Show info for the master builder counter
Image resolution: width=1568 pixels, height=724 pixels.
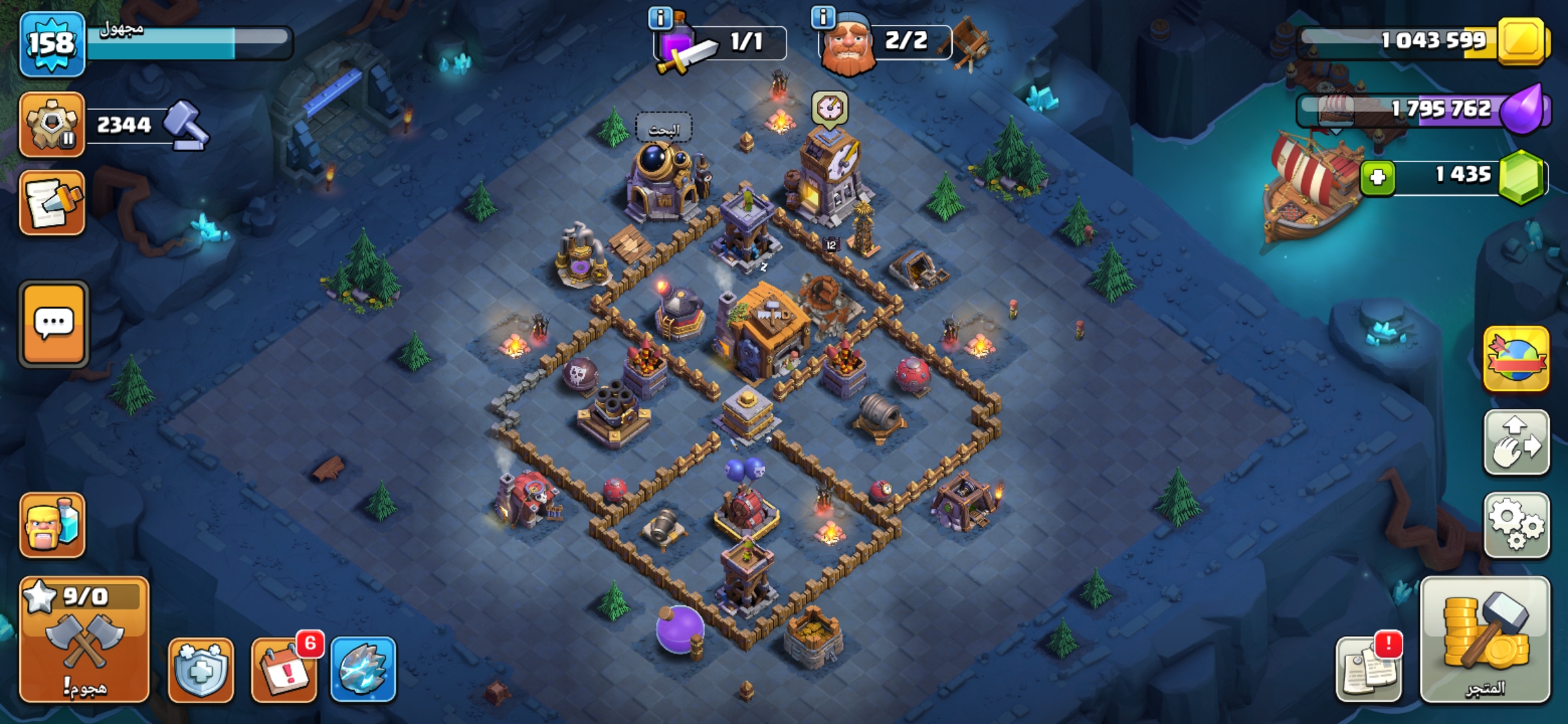(x=823, y=18)
